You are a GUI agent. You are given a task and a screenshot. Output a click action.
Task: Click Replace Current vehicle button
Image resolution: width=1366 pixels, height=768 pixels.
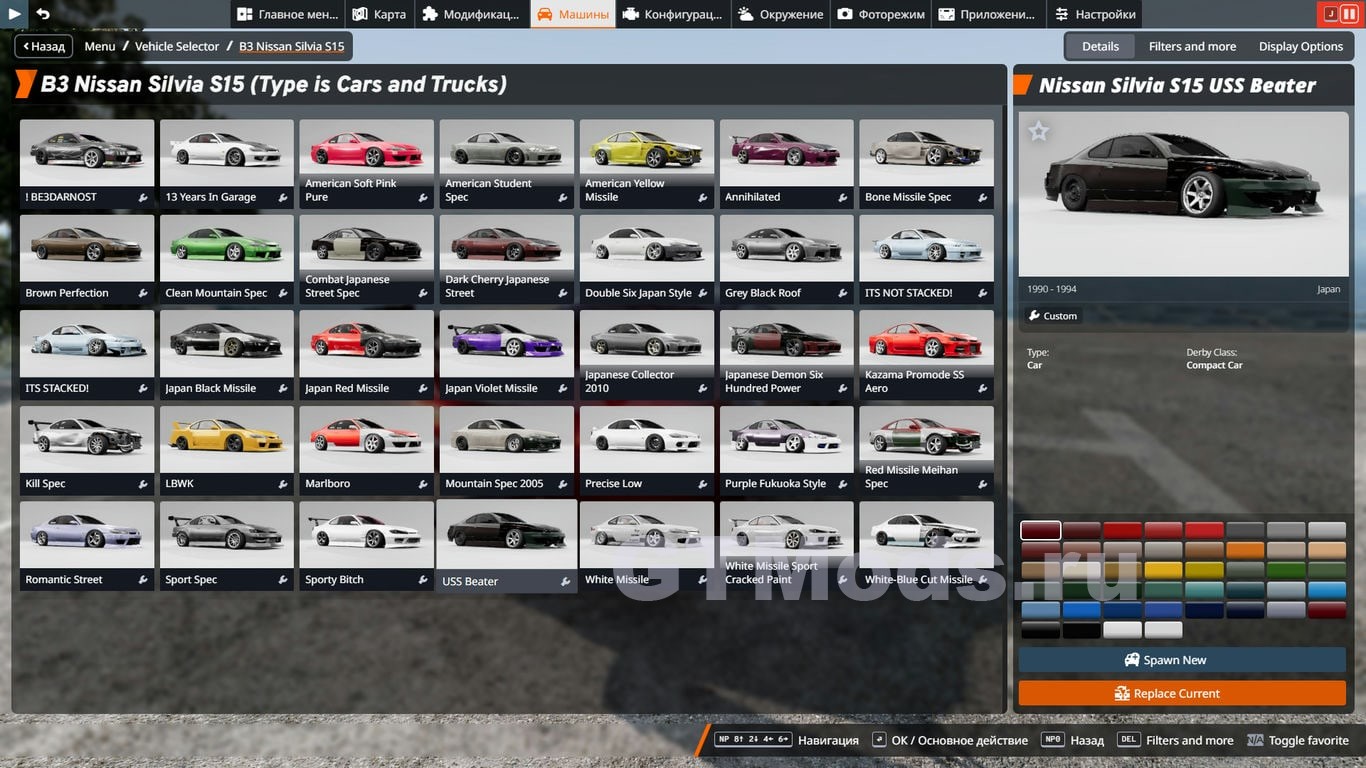click(x=1182, y=693)
